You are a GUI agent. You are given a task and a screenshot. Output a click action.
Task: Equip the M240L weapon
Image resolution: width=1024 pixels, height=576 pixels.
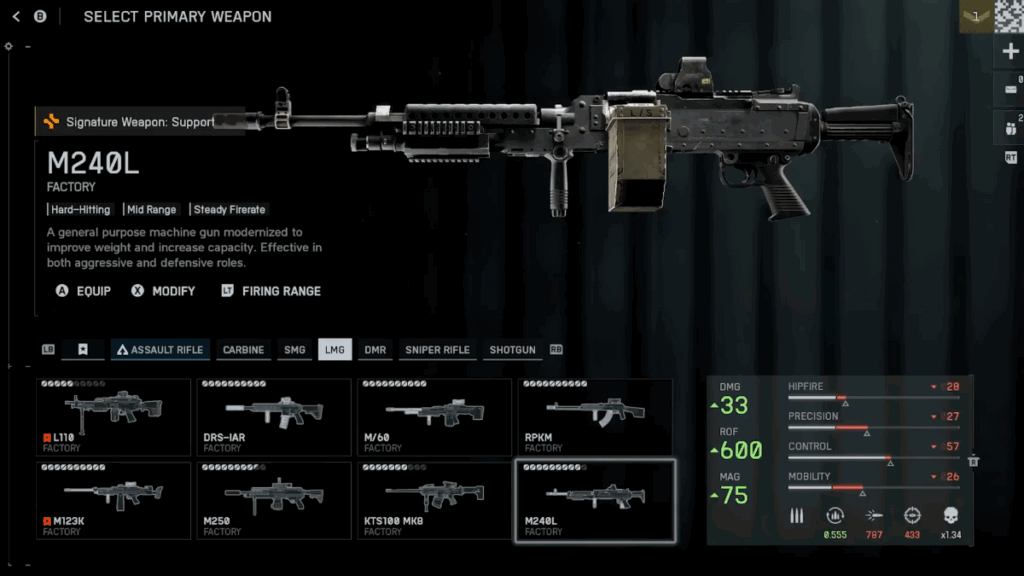click(x=82, y=291)
